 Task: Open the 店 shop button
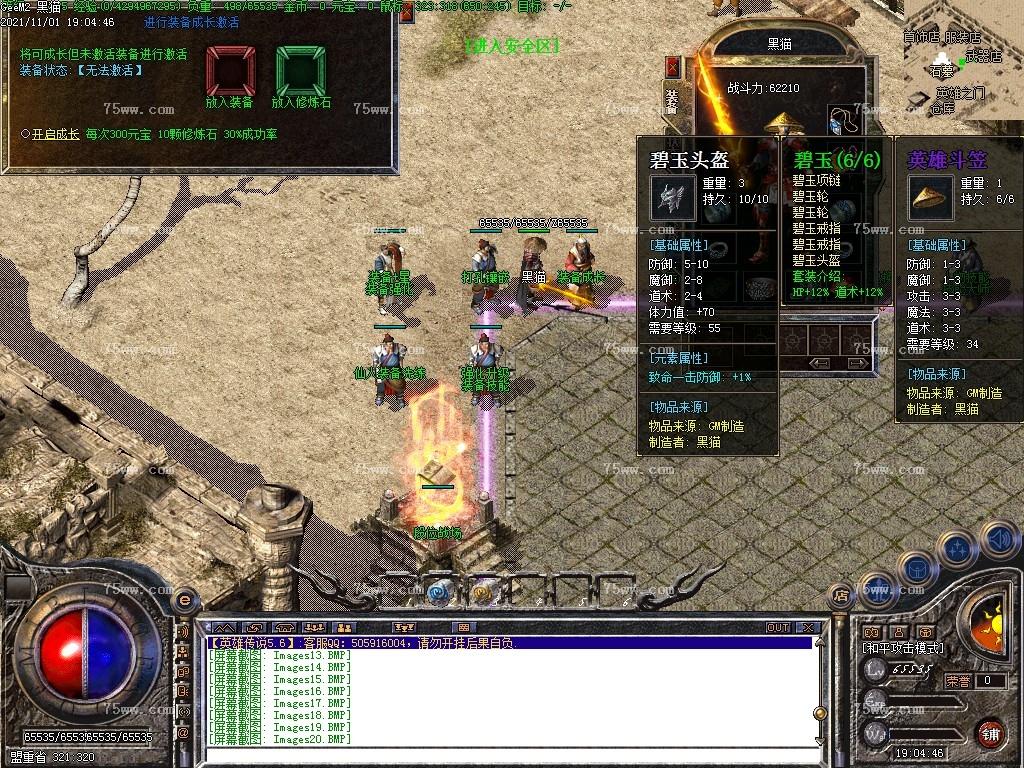pos(841,594)
